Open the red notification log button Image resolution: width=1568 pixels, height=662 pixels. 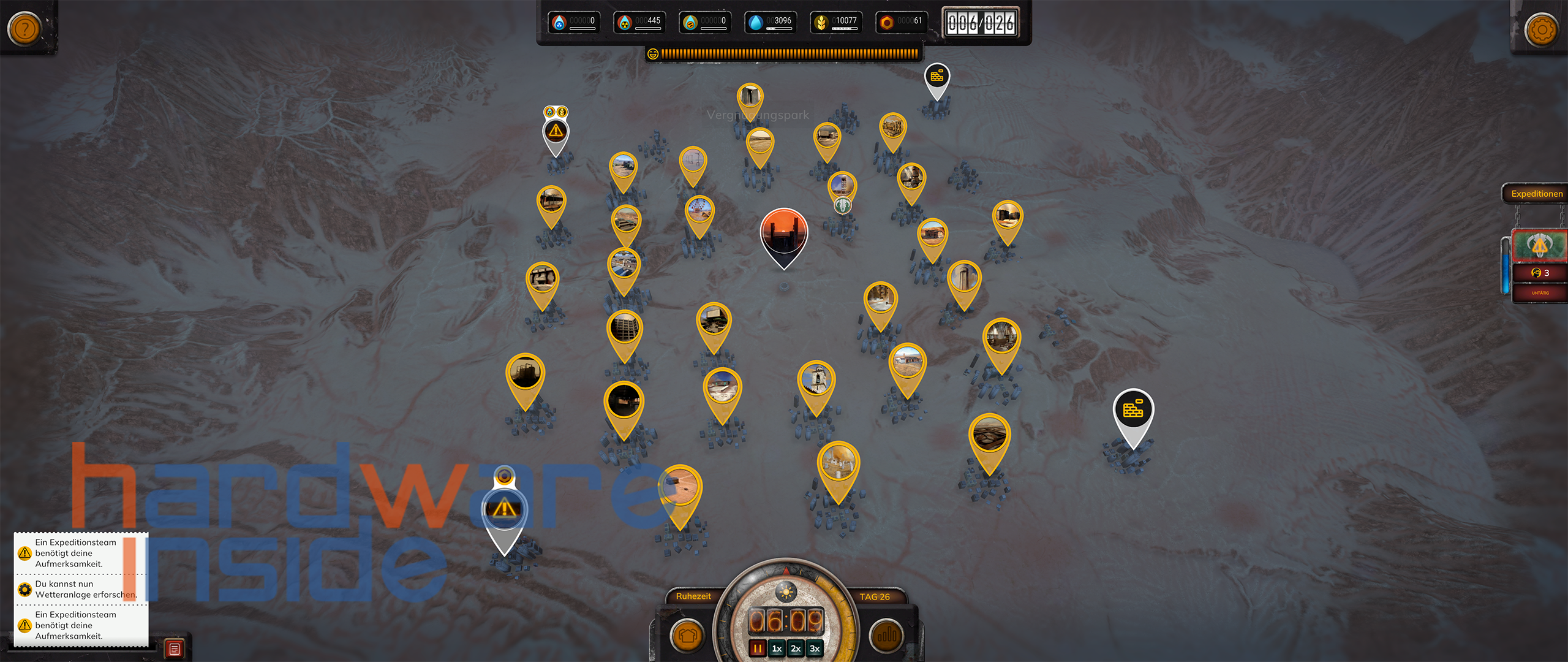[175, 649]
